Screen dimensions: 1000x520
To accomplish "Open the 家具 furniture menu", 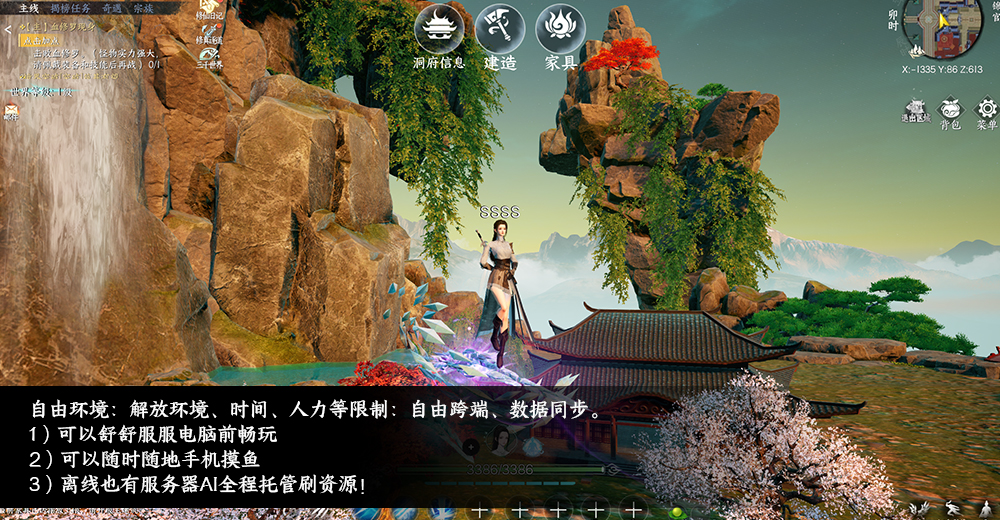I will (x=561, y=30).
